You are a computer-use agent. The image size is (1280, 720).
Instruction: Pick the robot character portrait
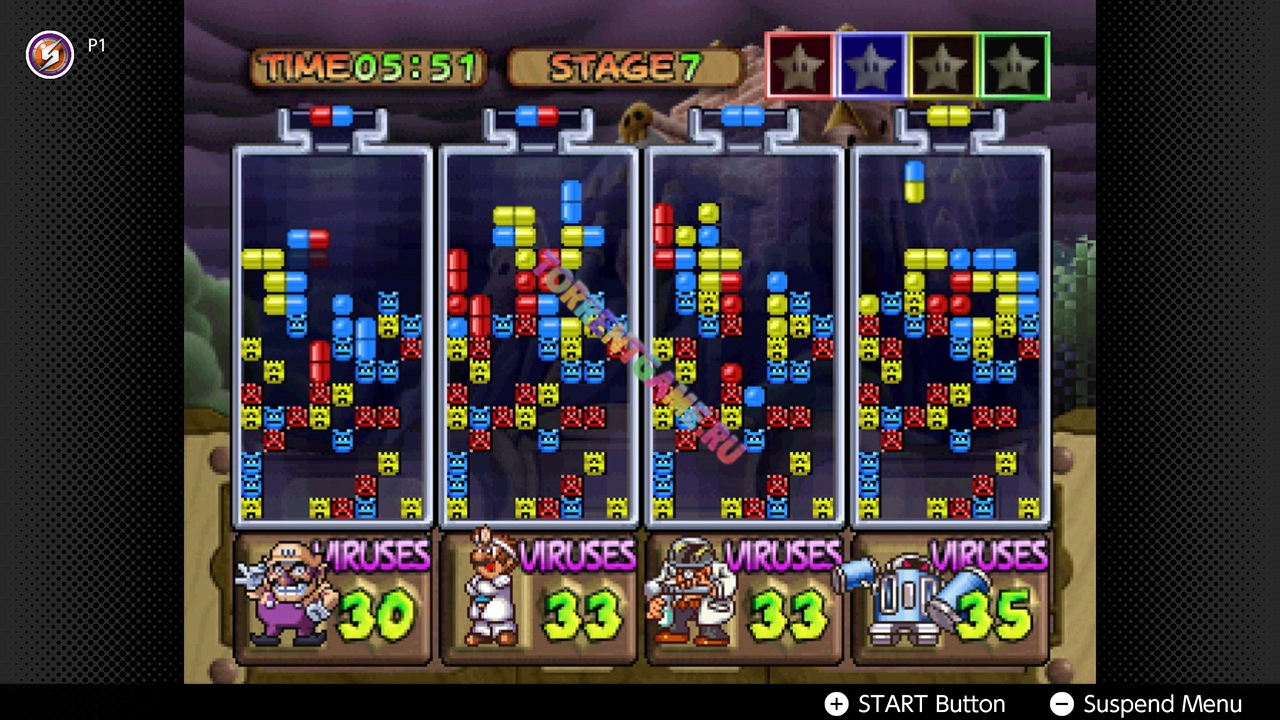click(x=900, y=594)
